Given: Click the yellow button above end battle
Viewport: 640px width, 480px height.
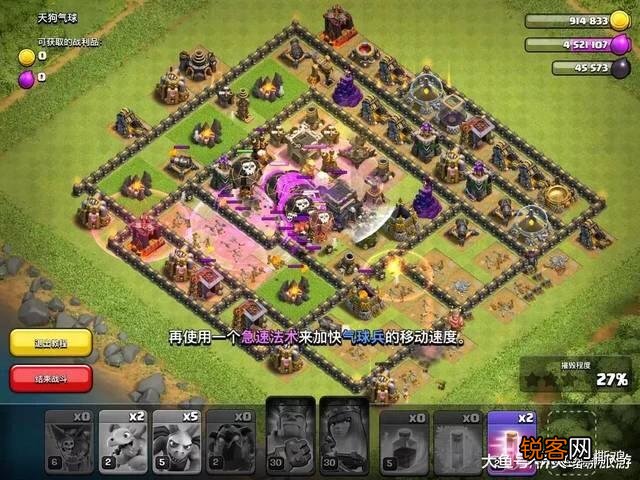Looking at the screenshot, I should pyautogui.click(x=51, y=342).
